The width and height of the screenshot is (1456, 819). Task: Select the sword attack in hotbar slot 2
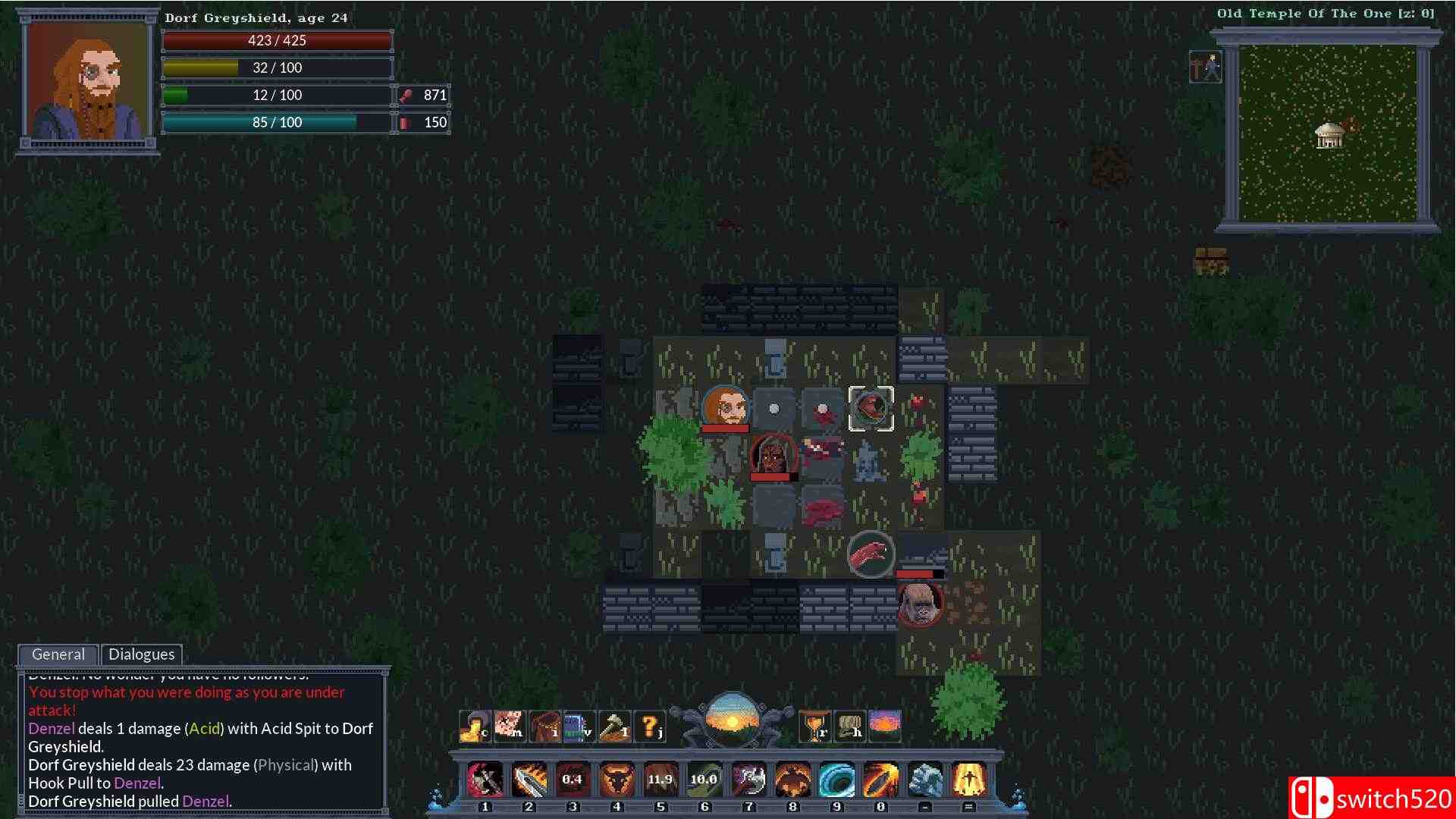pos(529,779)
